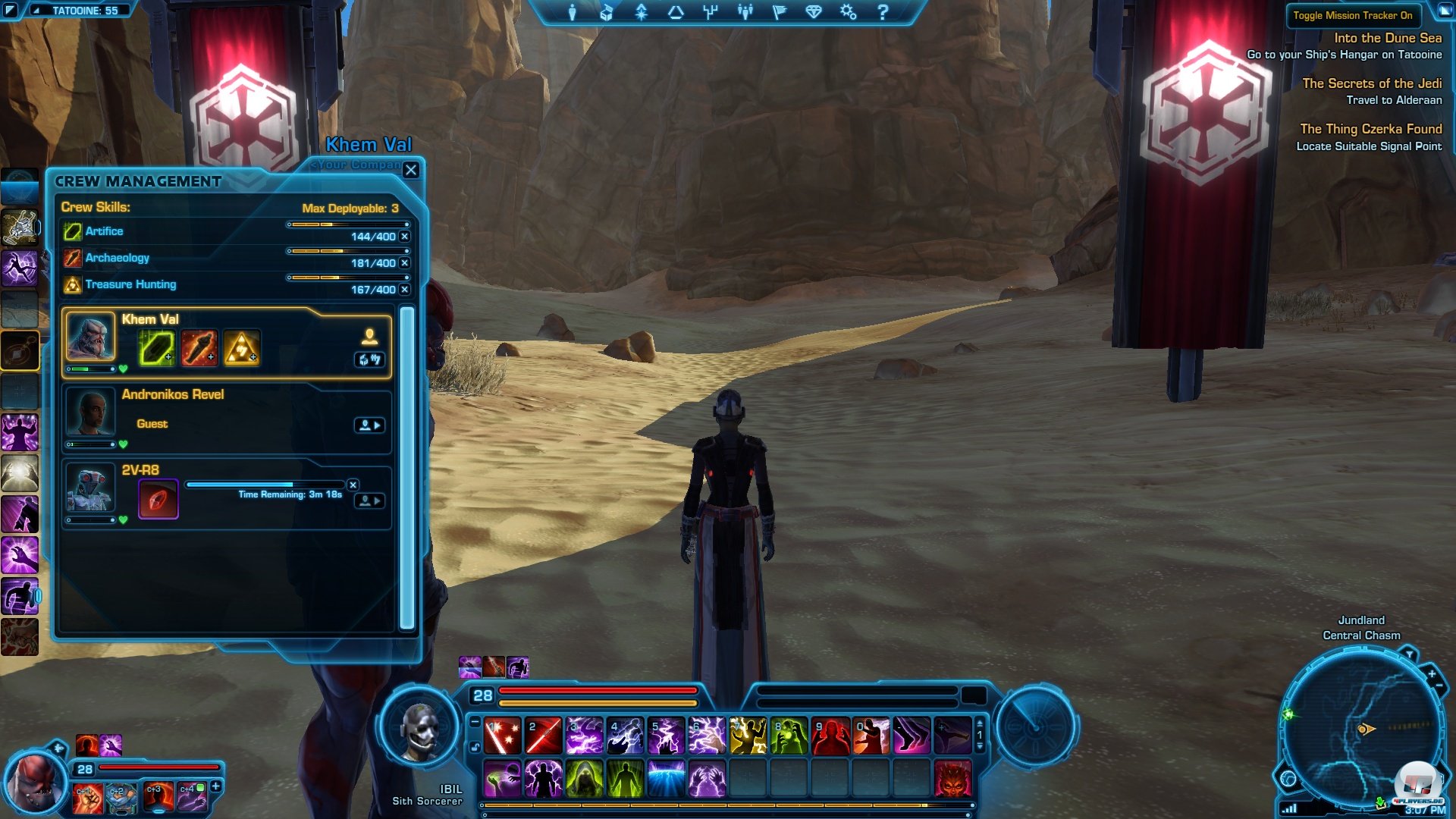Open the character sheet from top menu
This screenshot has width=1456, height=819.
click(573, 12)
